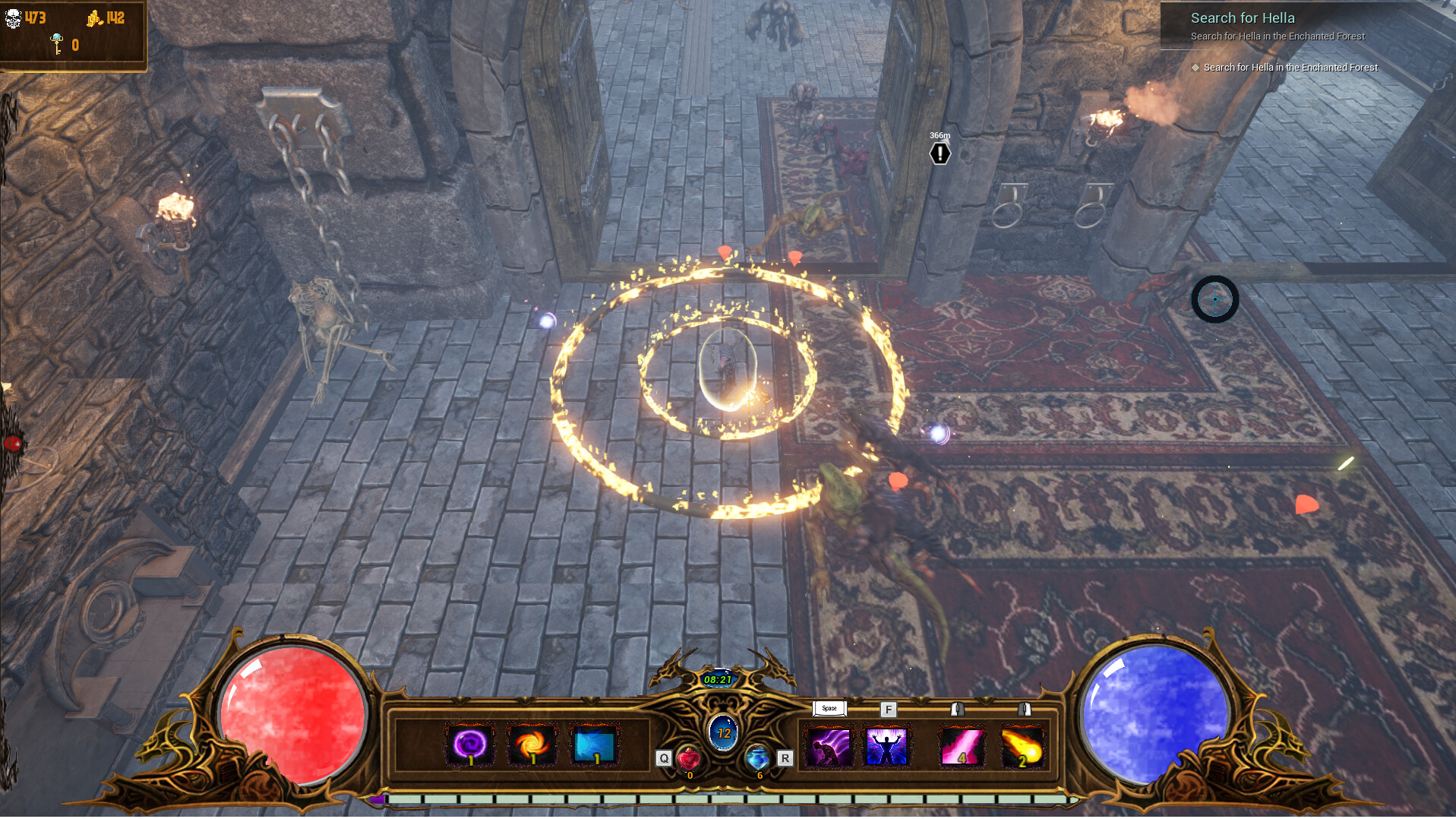
Task: Select the fiery vortex spell icon
Action: (532, 745)
